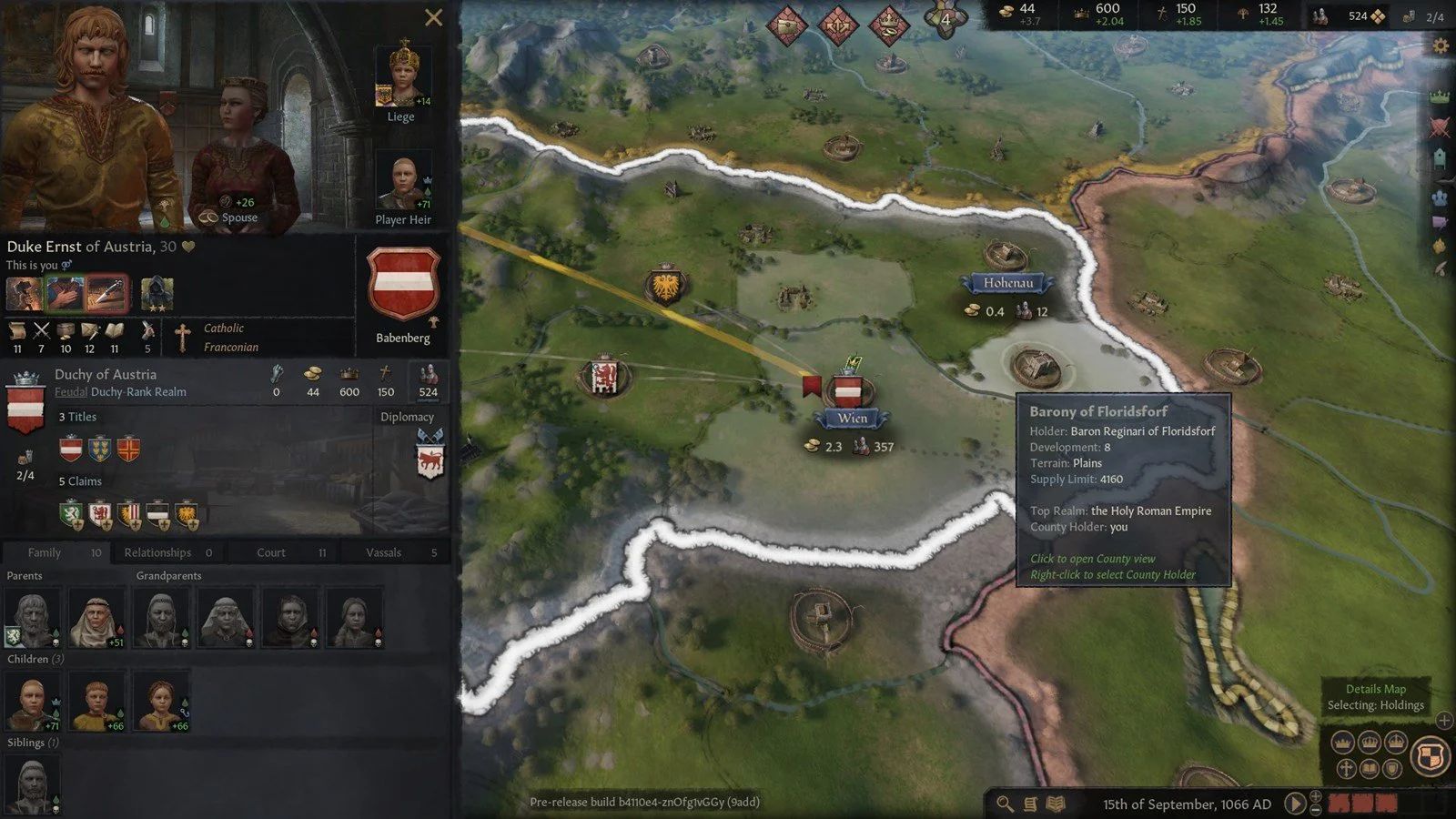Toggle the purple culture map mode icon

pos(1441,221)
